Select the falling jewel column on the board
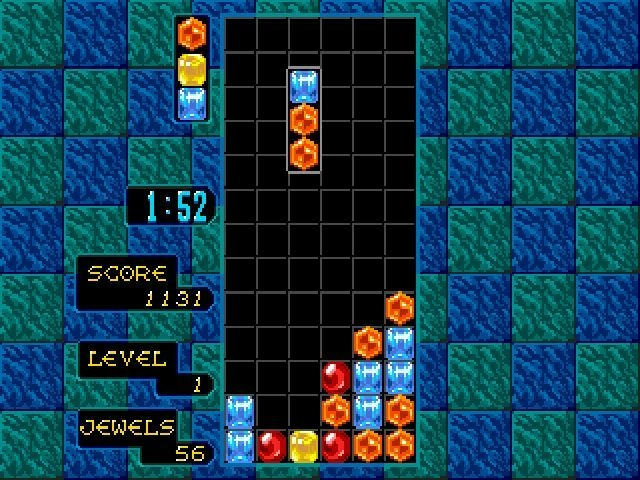The width and height of the screenshot is (640, 480). 304,120
